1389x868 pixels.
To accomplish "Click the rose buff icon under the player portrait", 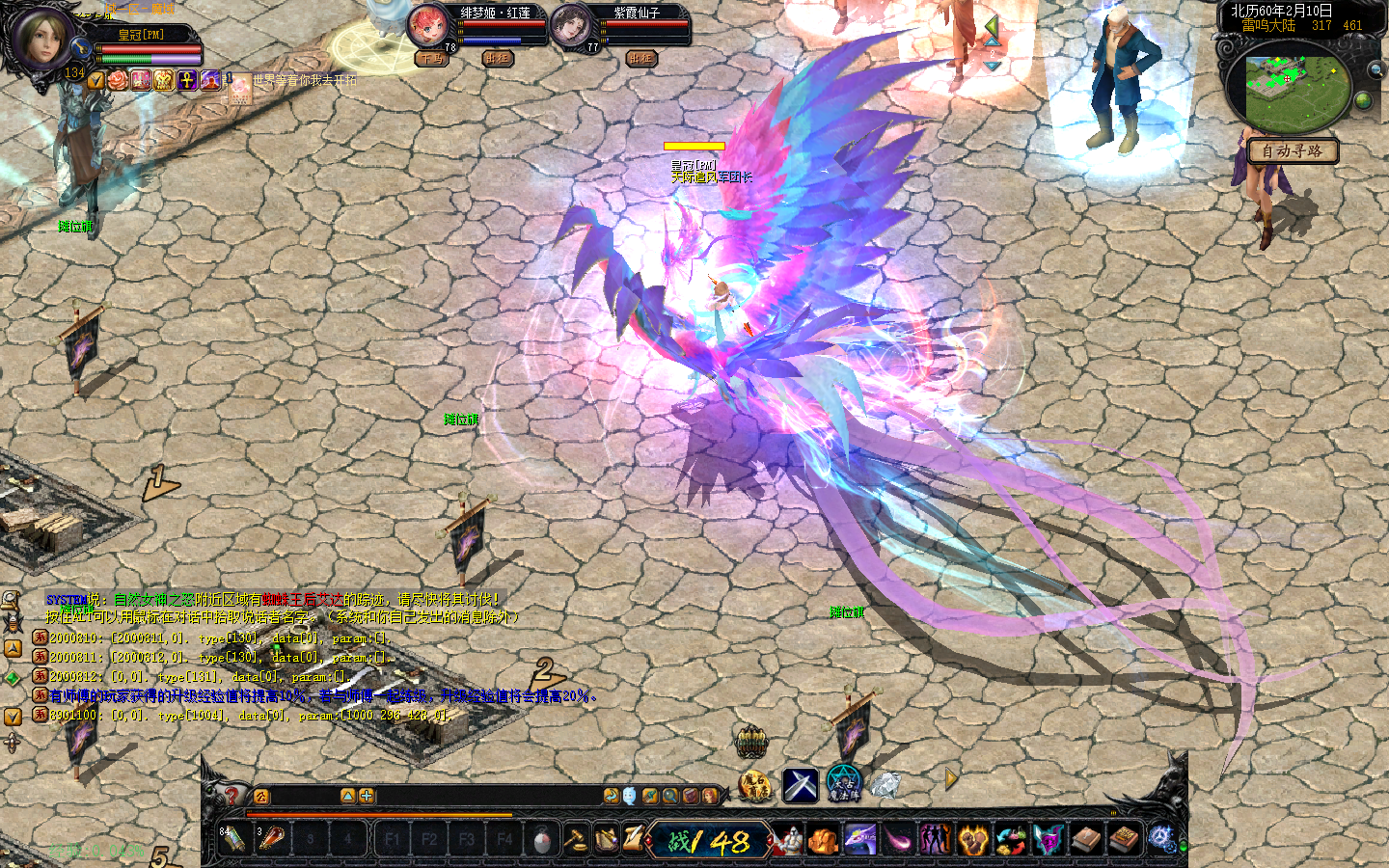I will point(118,81).
